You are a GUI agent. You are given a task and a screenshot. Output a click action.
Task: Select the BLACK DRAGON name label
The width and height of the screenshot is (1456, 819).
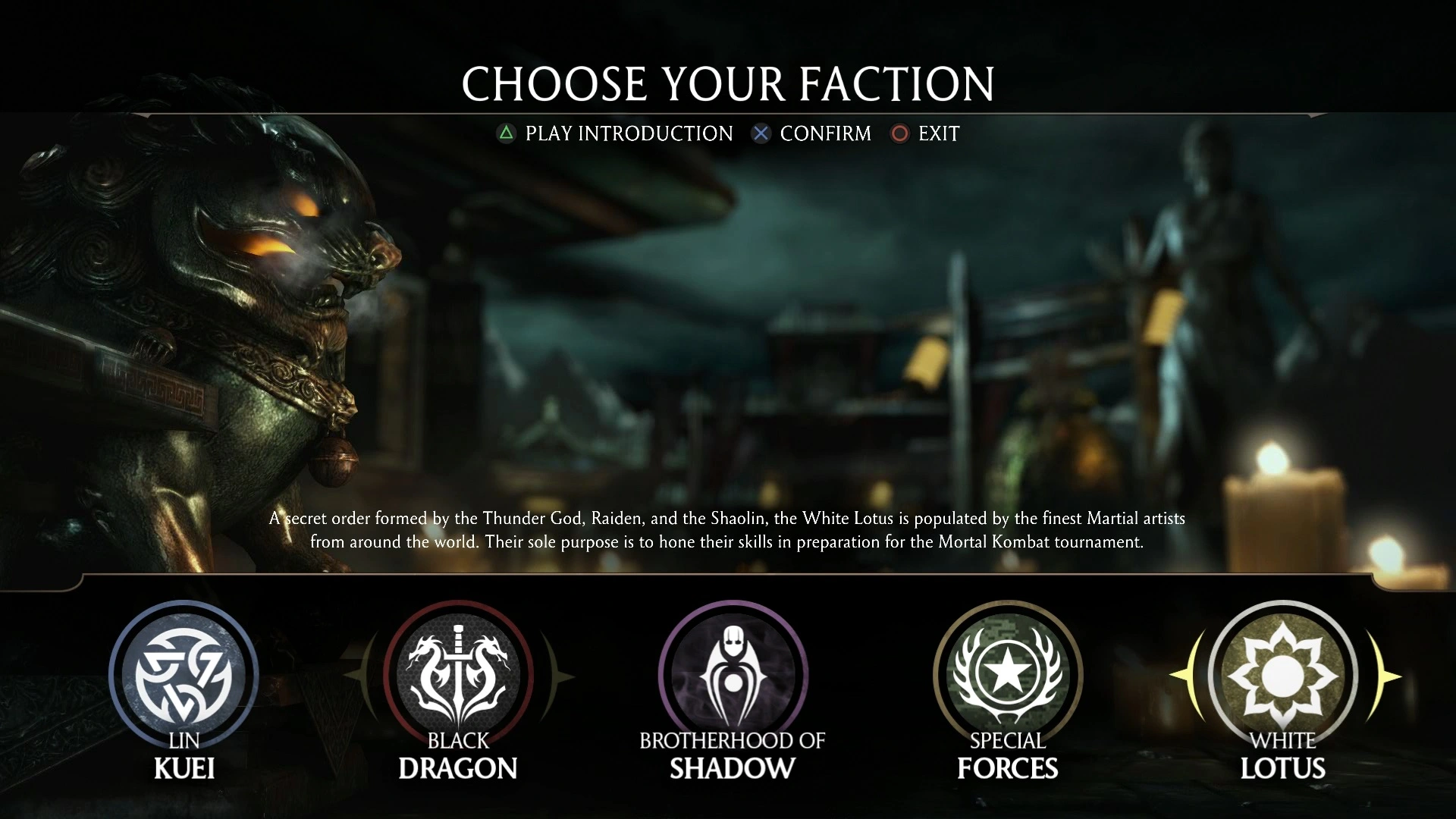click(457, 758)
